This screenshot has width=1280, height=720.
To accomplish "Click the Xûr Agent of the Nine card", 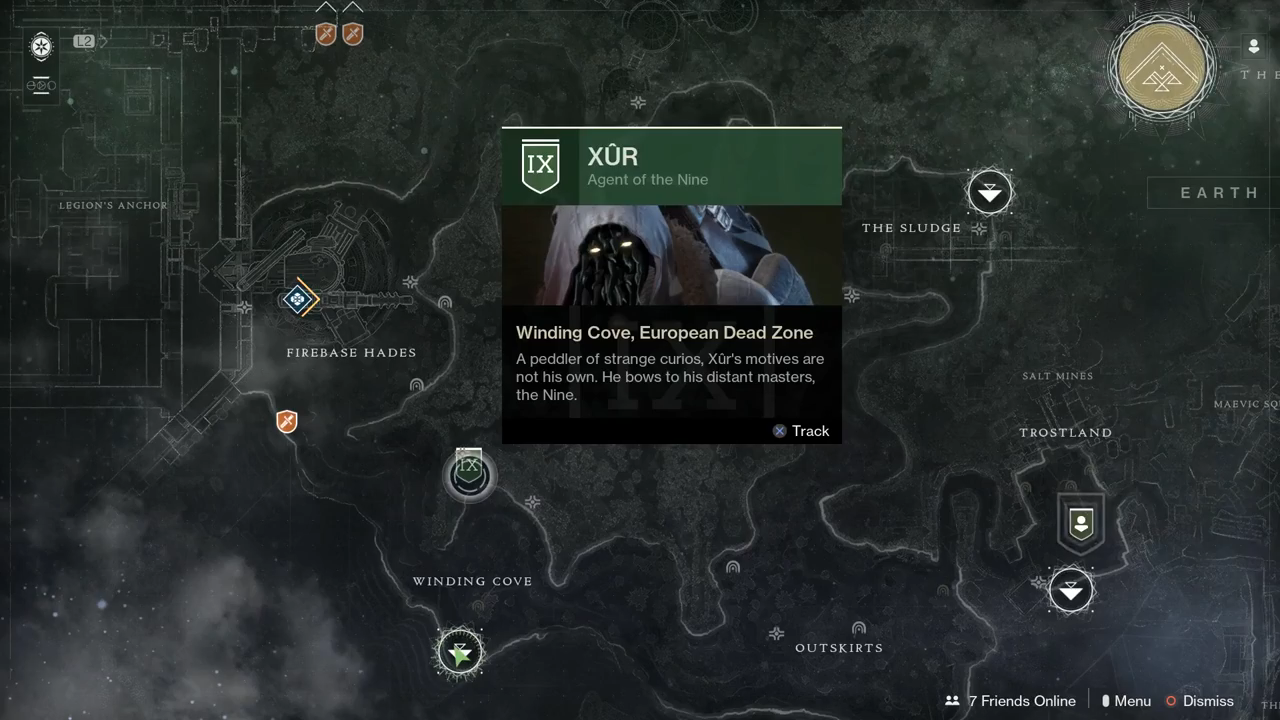I will [x=671, y=285].
